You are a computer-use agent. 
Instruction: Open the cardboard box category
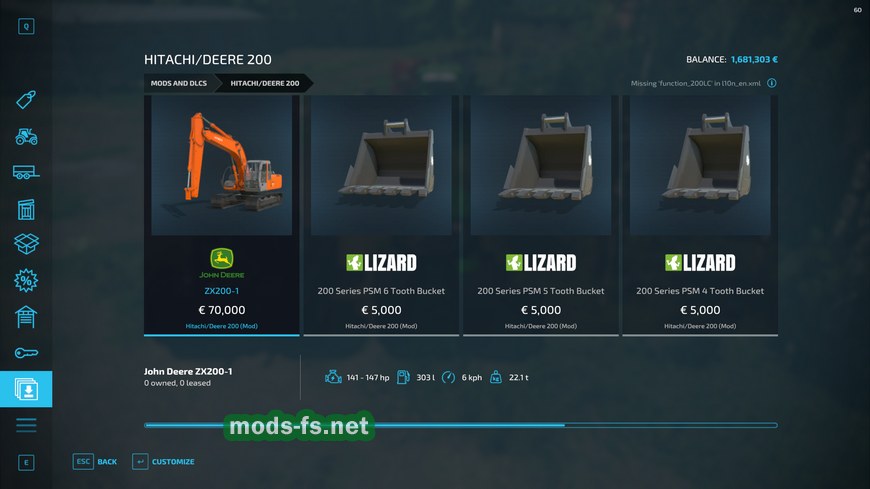point(26,244)
